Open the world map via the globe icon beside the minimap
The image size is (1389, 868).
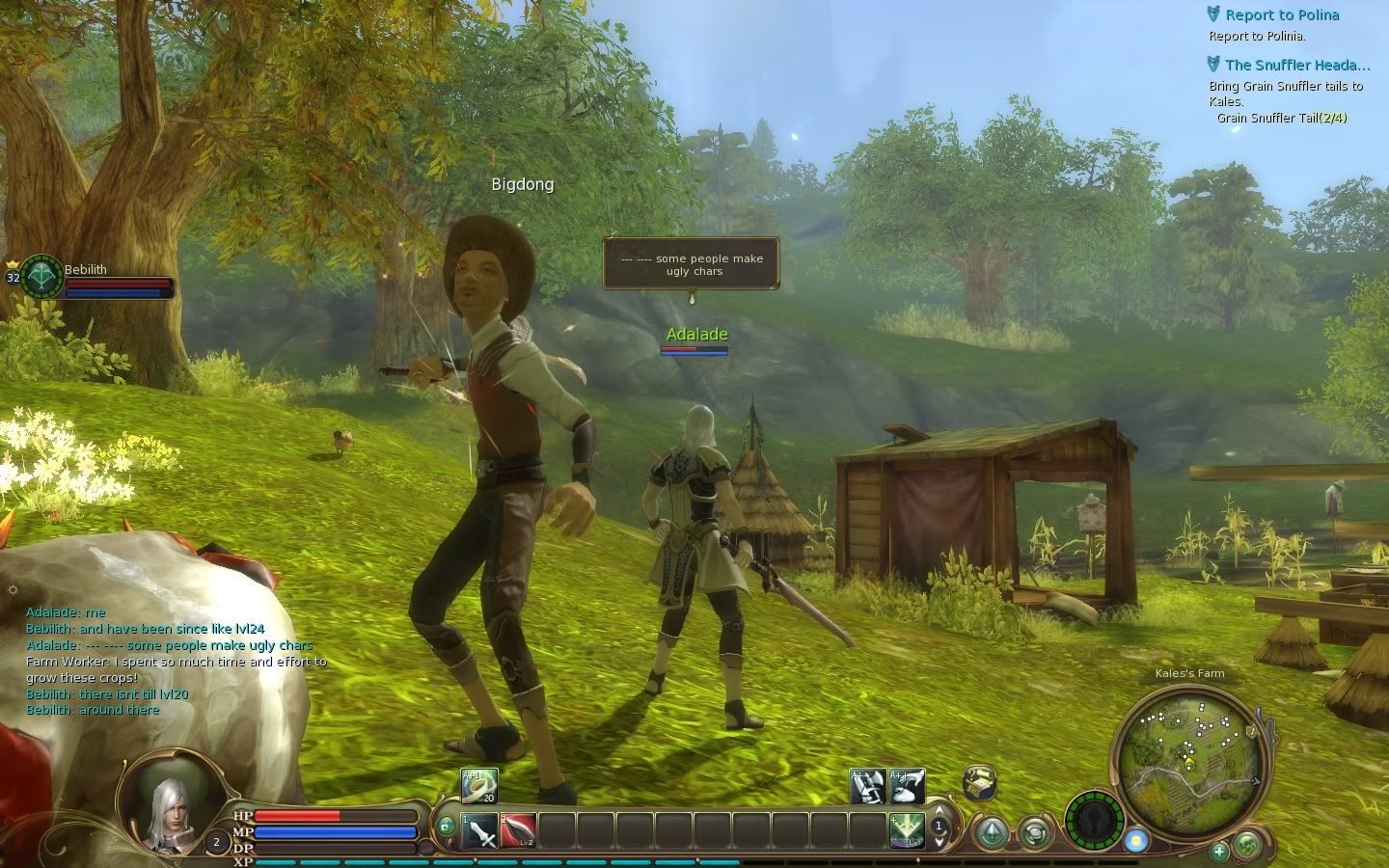(1246, 846)
